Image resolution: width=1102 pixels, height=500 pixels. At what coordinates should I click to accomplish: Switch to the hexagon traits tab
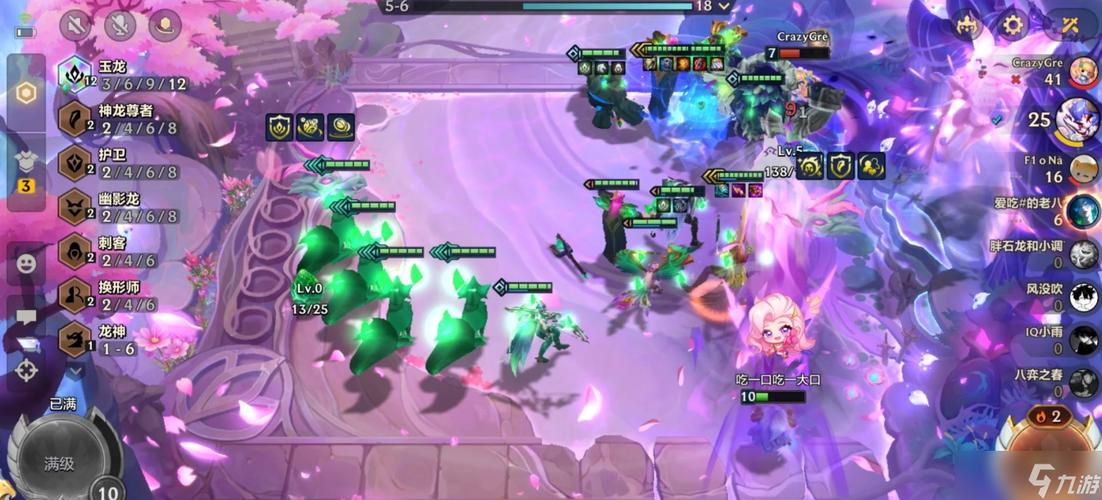click(x=27, y=93)
